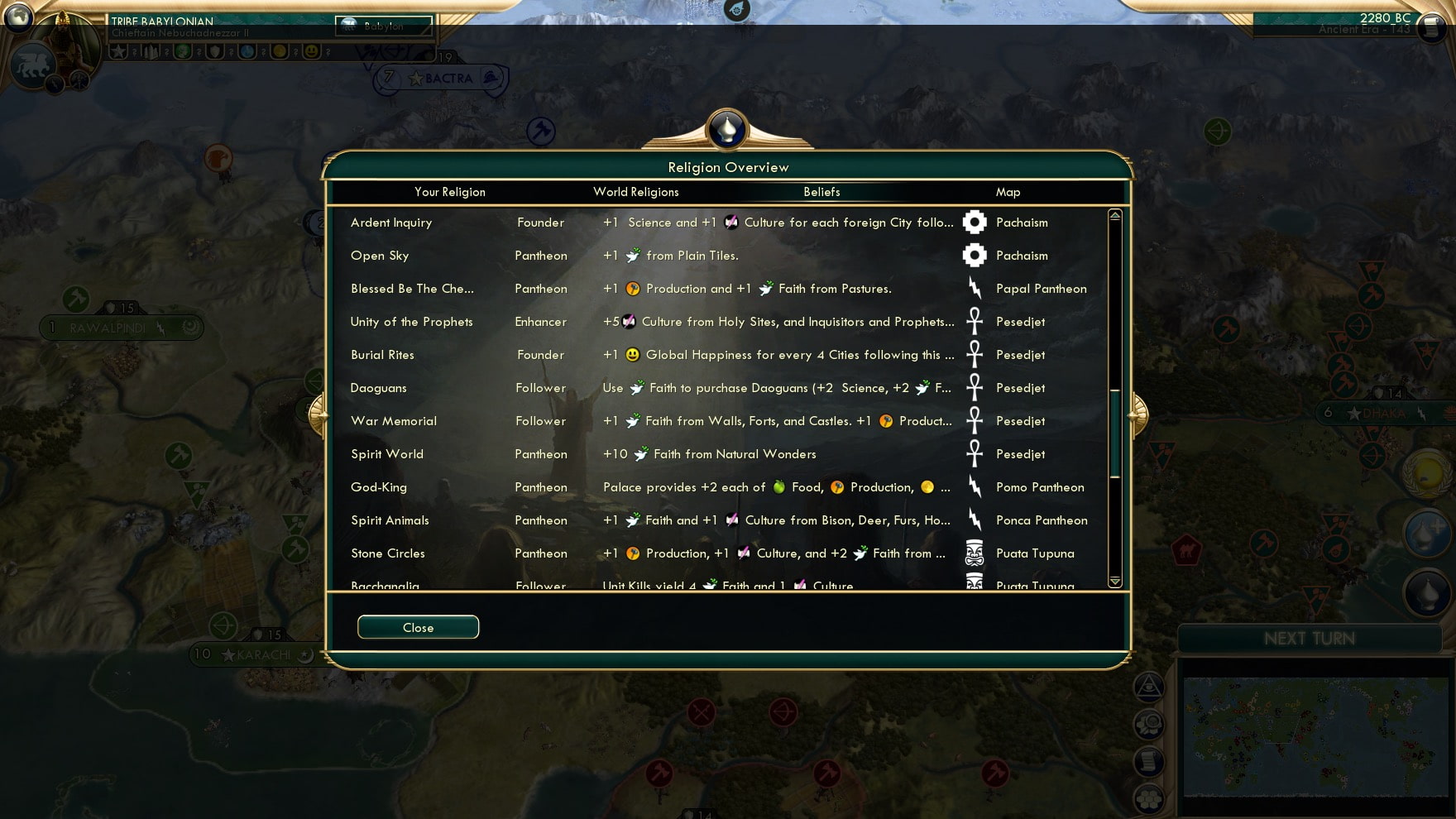
Task: Click the Puata Tupuna tiki icon near Stone Circles
Action: click(x=974, y=553)
